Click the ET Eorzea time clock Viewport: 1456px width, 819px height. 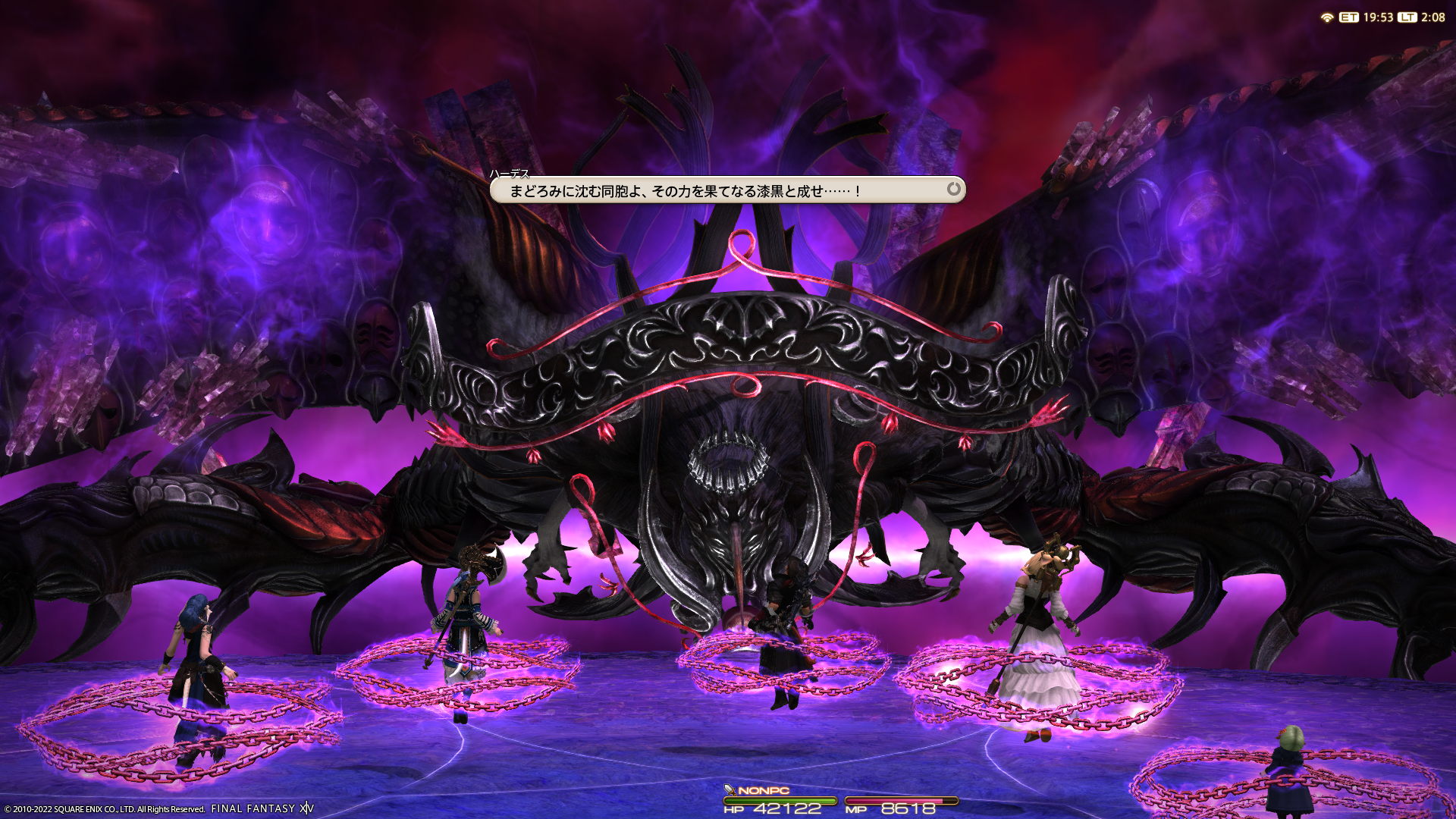click(x=1367, y=17)
